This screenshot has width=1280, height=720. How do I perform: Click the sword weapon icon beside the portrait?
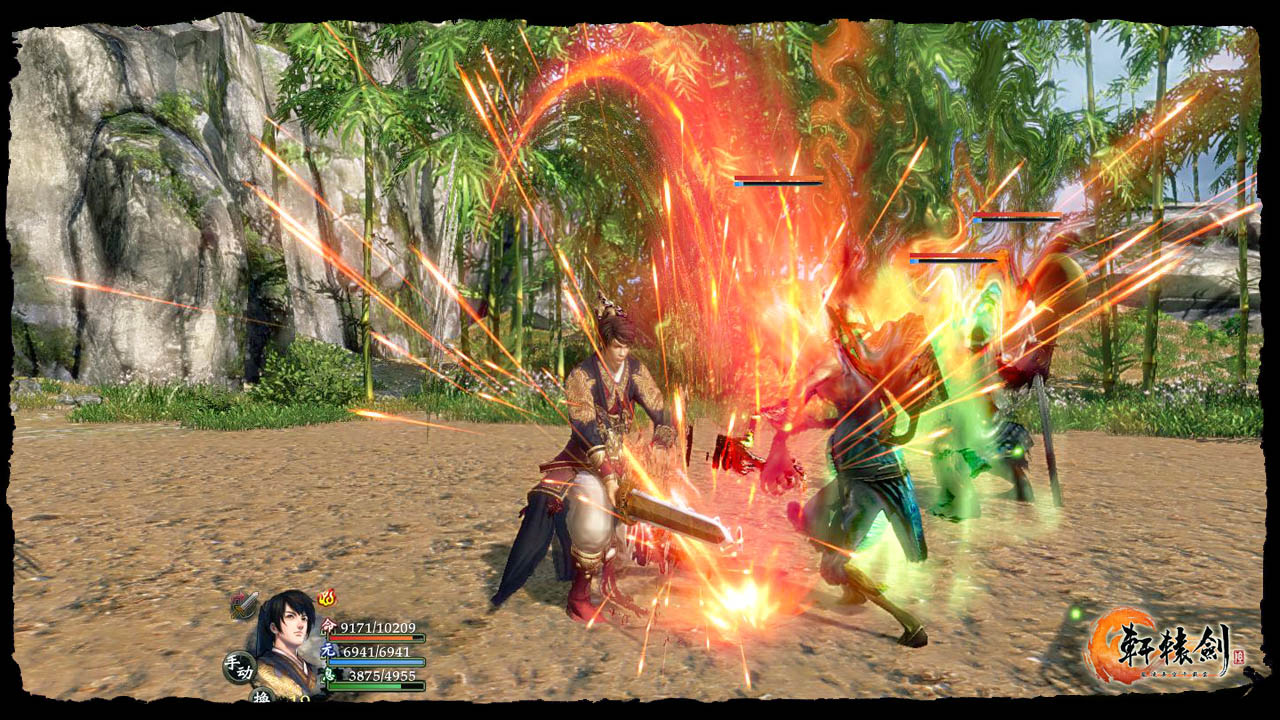pyautogui.click(x=243, y=605)
